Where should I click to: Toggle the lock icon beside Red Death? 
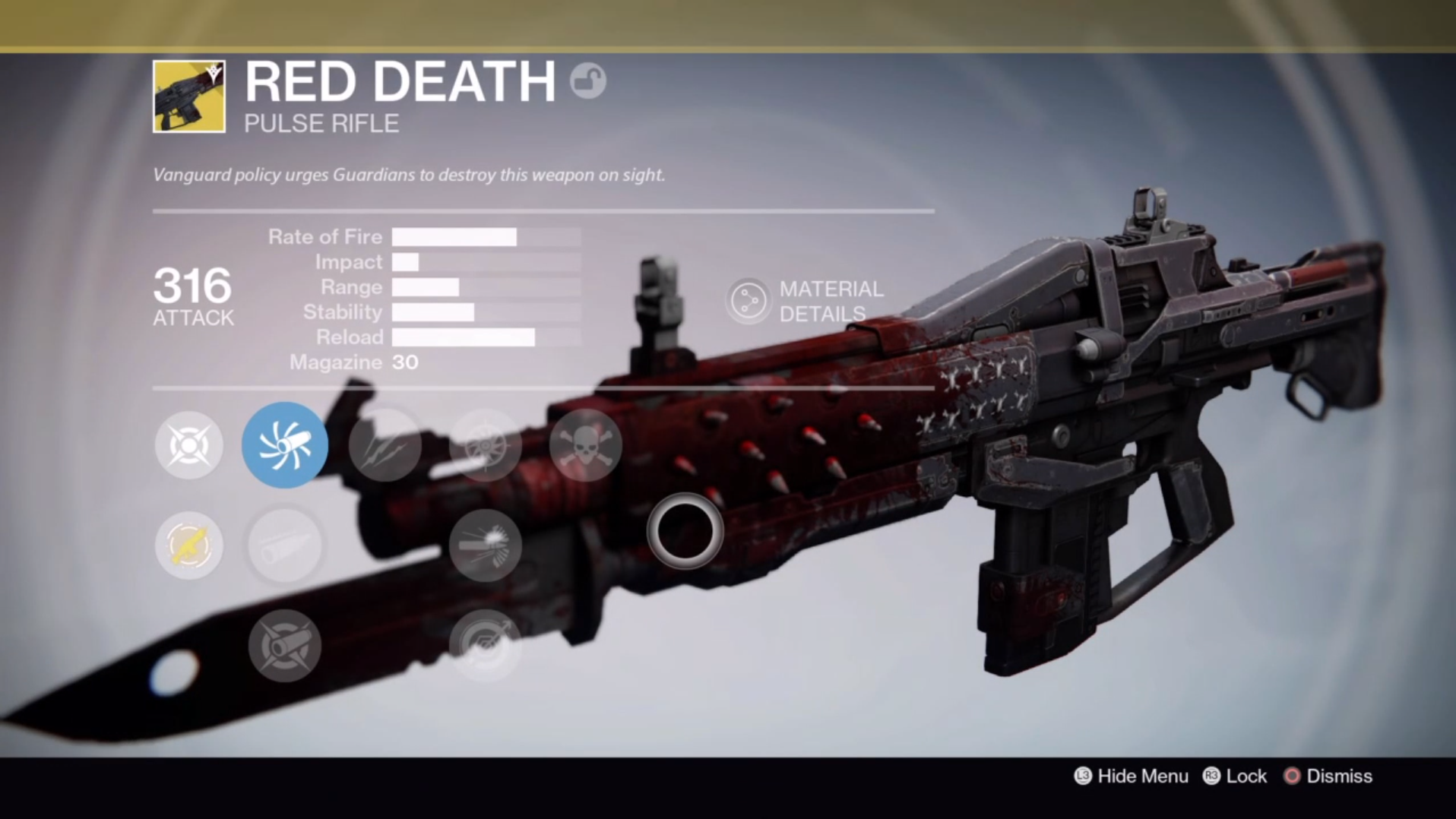tap(588, 81)
